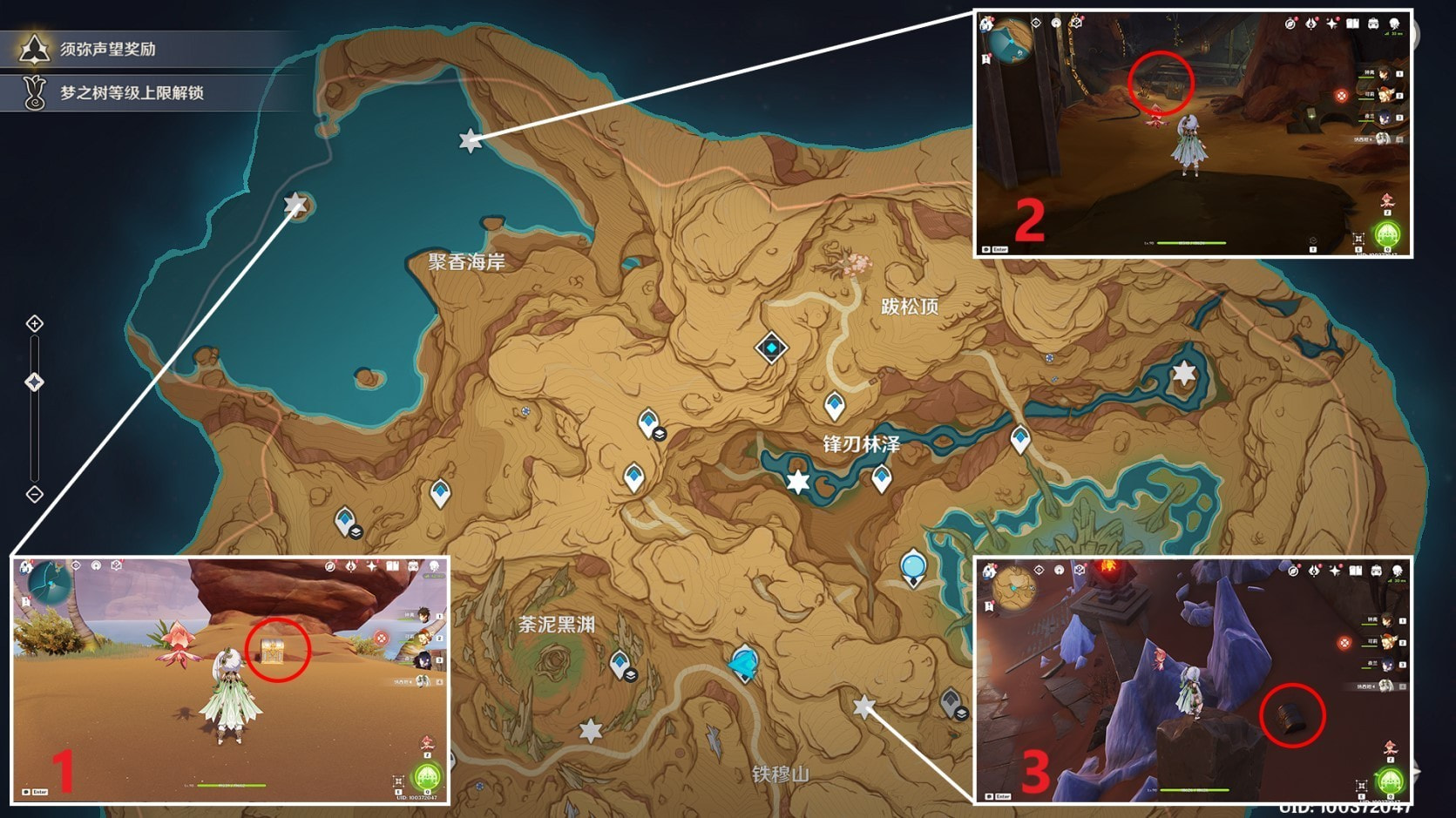
Task: Select the star marker linked to screenshot 2
Action: tap(470, 139)
